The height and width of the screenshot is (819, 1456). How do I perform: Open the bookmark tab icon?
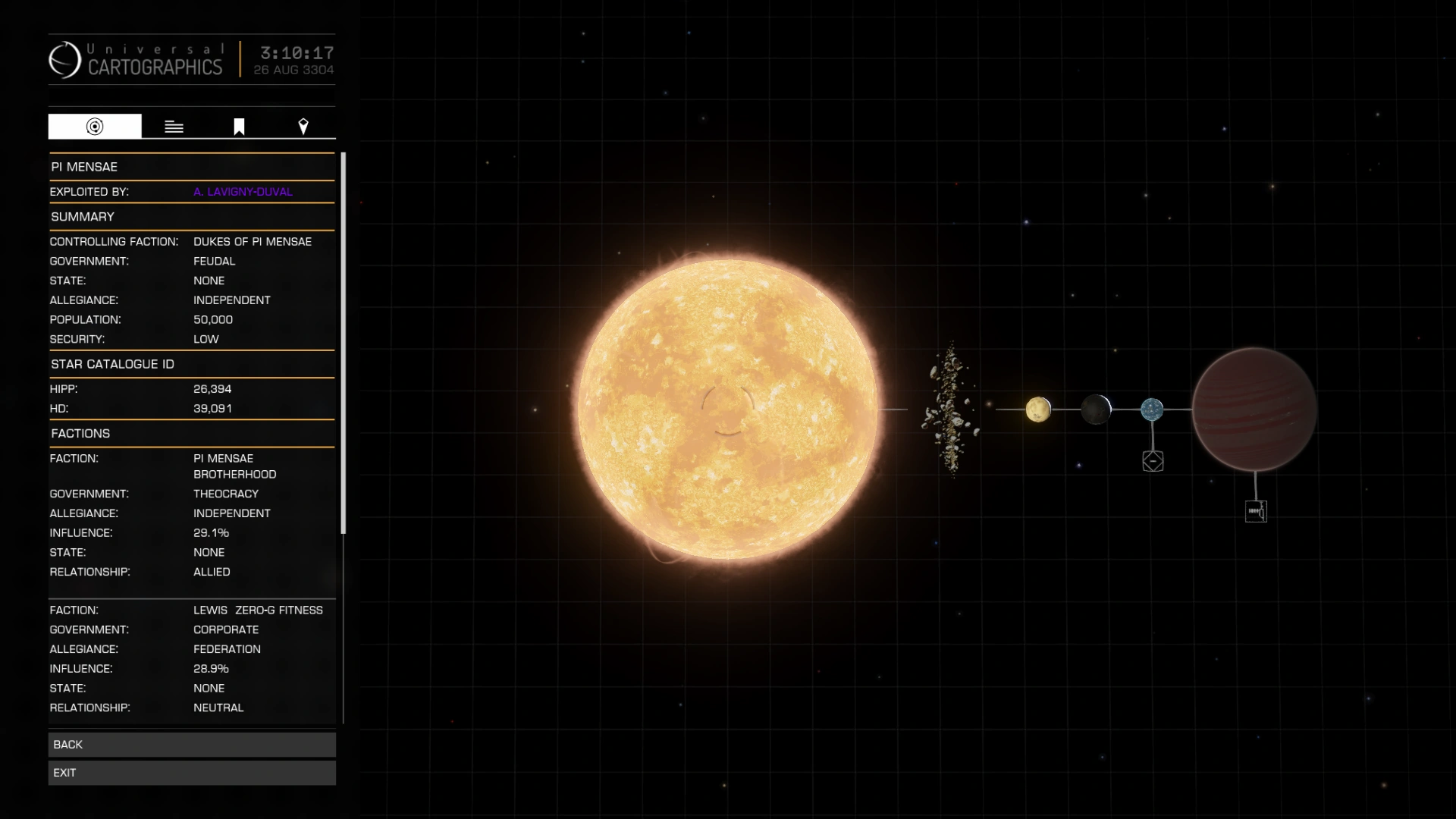pos(238,126)
